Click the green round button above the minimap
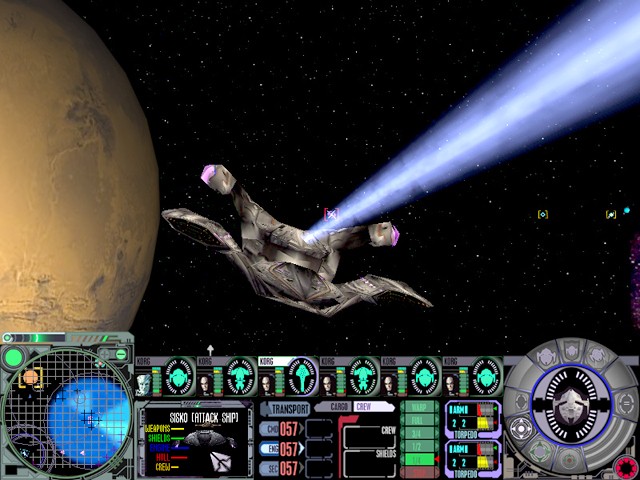Viewport: 640px width, 480px height. [14, 357]
